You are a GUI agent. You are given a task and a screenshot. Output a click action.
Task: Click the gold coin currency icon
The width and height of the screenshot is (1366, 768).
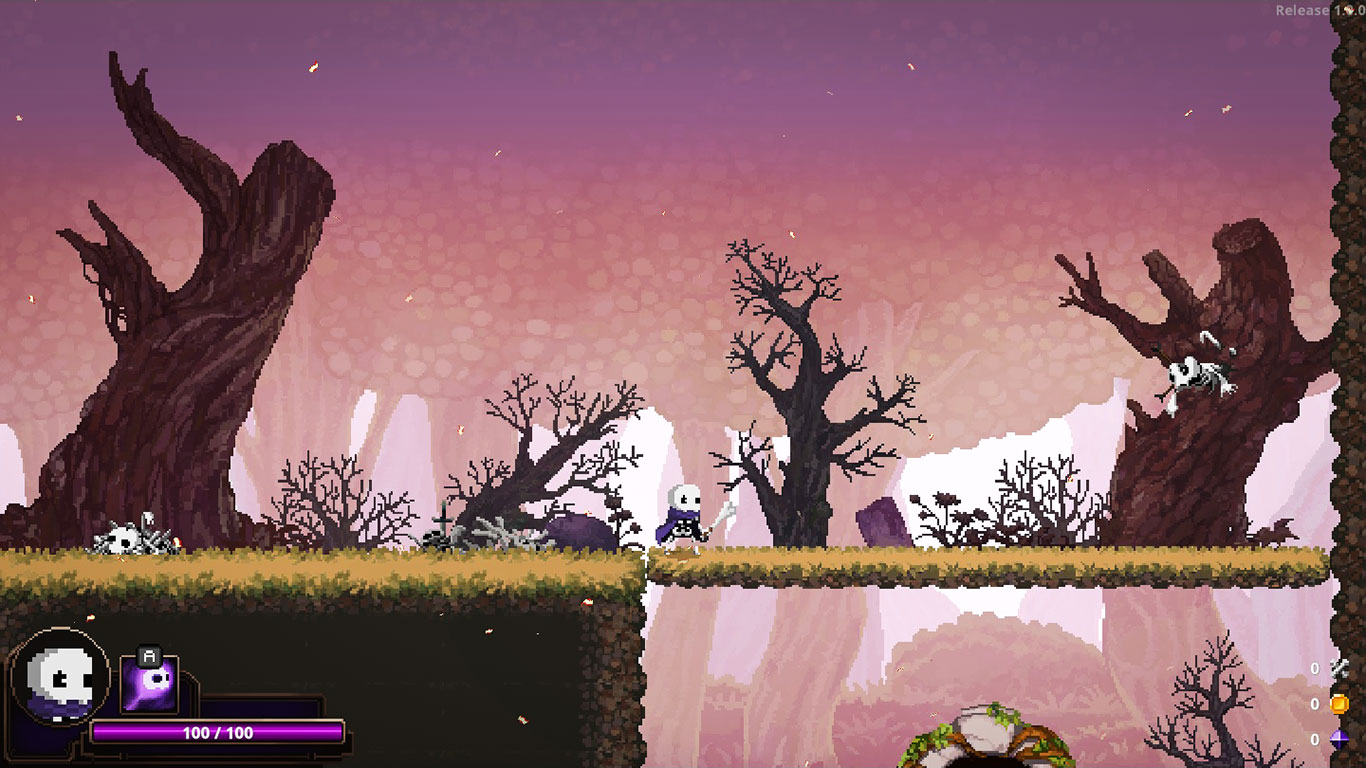coord(1339,704)
